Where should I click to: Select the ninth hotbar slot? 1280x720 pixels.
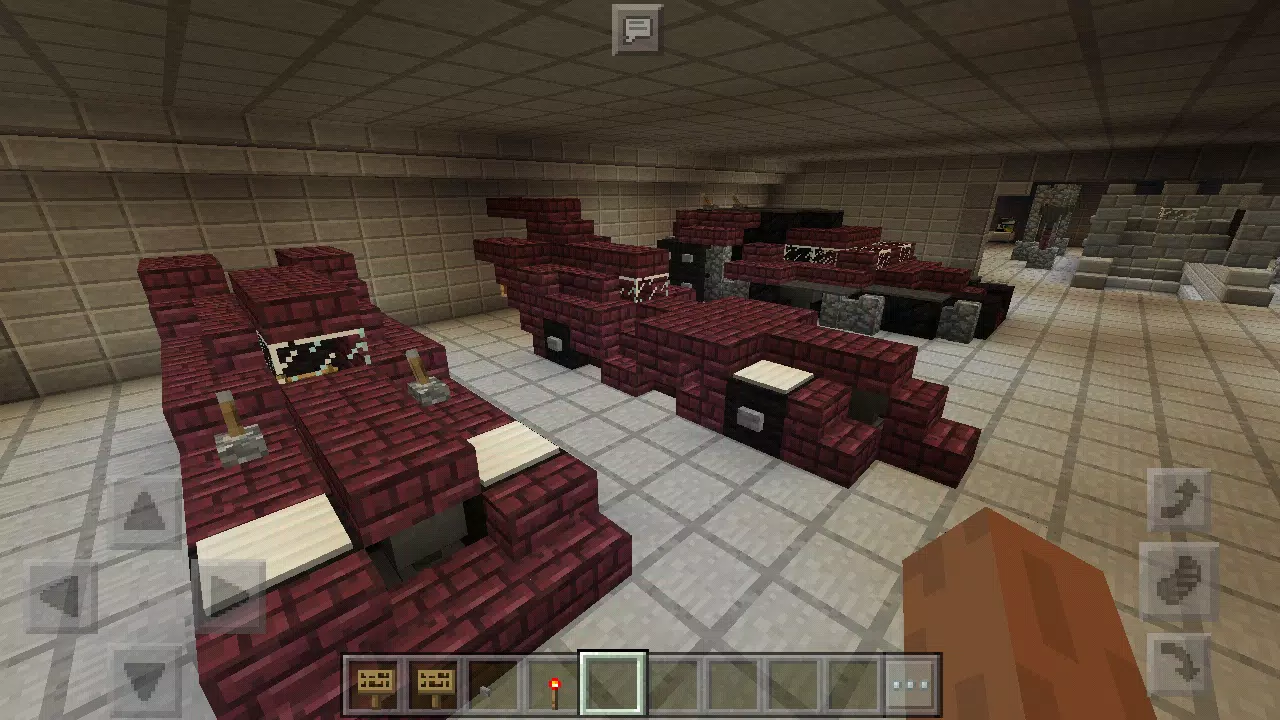[847, 683]
